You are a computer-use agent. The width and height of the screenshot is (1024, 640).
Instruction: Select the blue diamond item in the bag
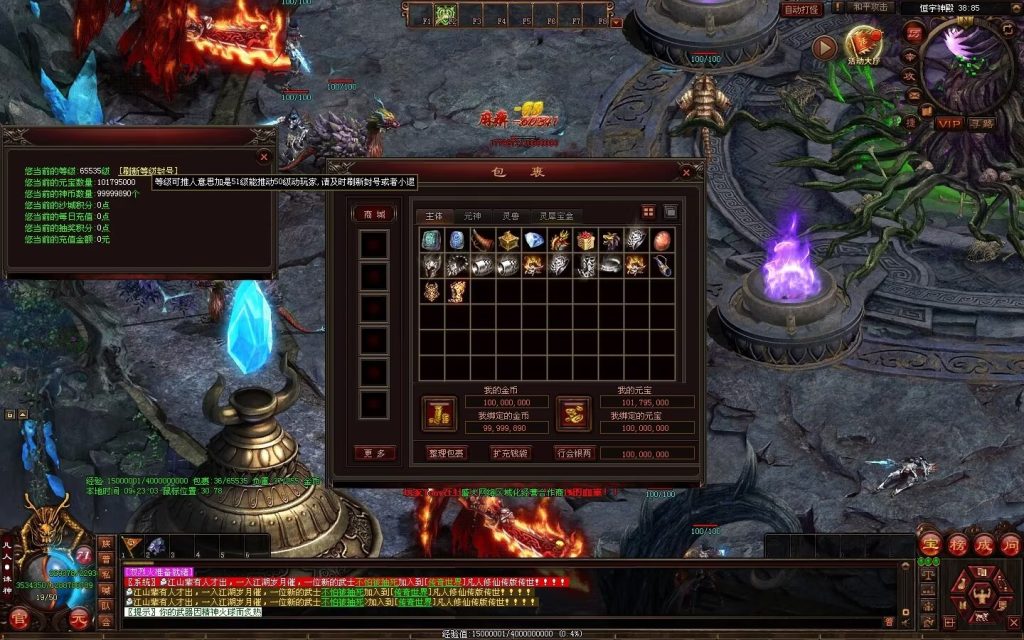(x=534, y=240)
